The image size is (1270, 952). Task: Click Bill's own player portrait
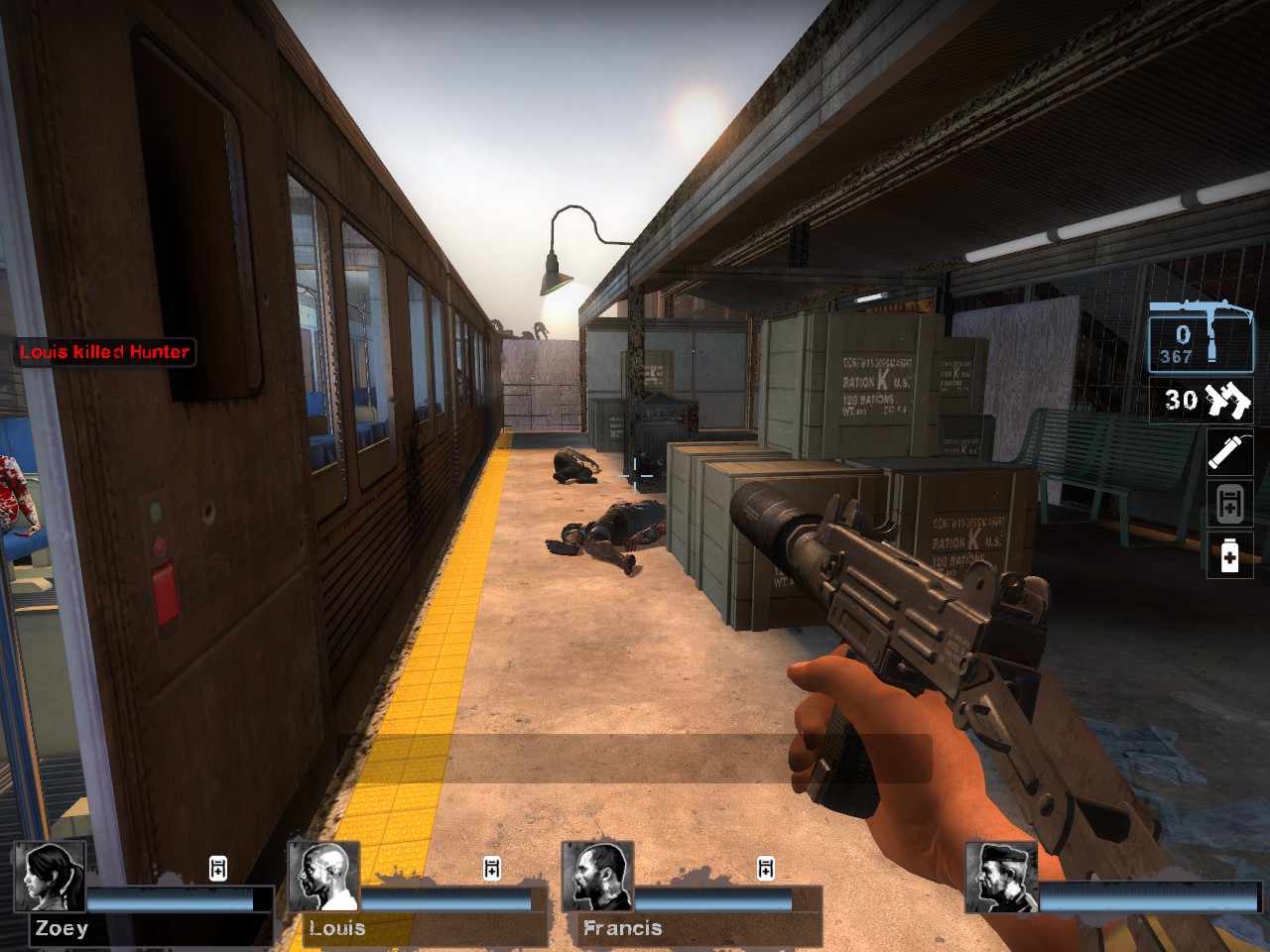click(1001, 878)
